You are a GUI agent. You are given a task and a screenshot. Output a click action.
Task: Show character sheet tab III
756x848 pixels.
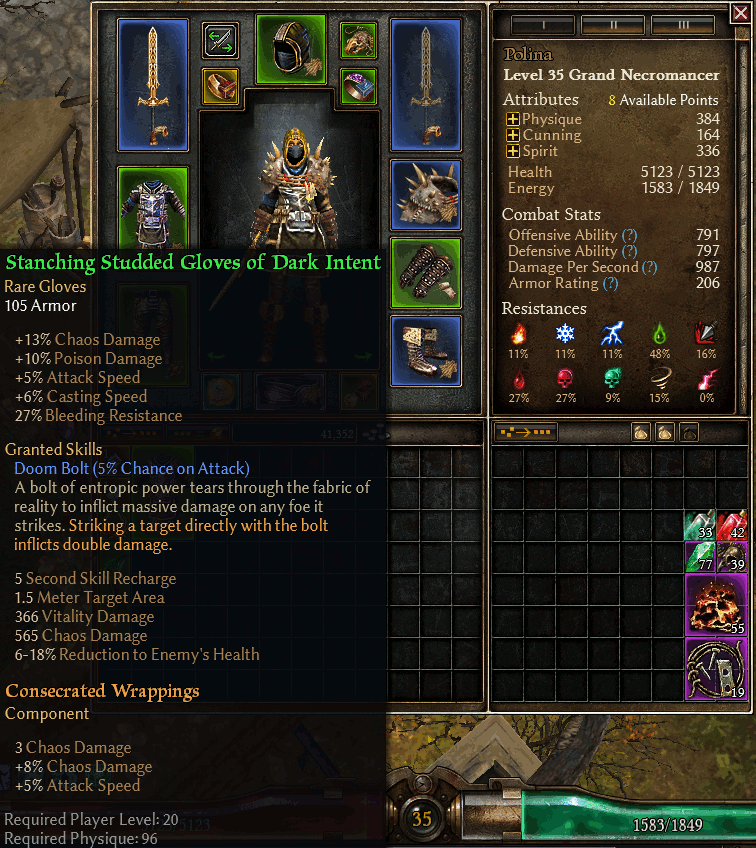click(682, 25)
